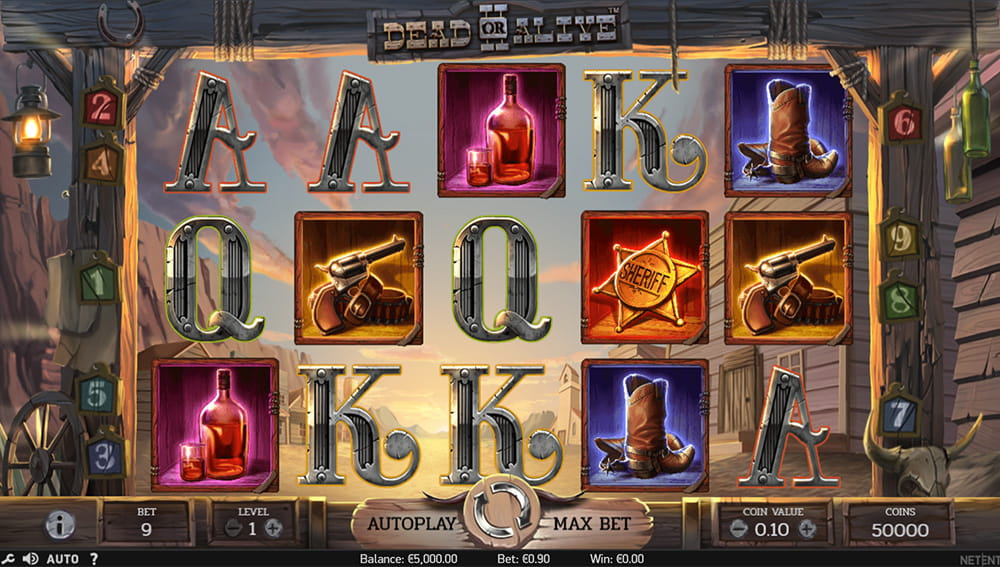Click the payline 2 marker
This screenshot has width=1000, height=567.
[102, 107]
